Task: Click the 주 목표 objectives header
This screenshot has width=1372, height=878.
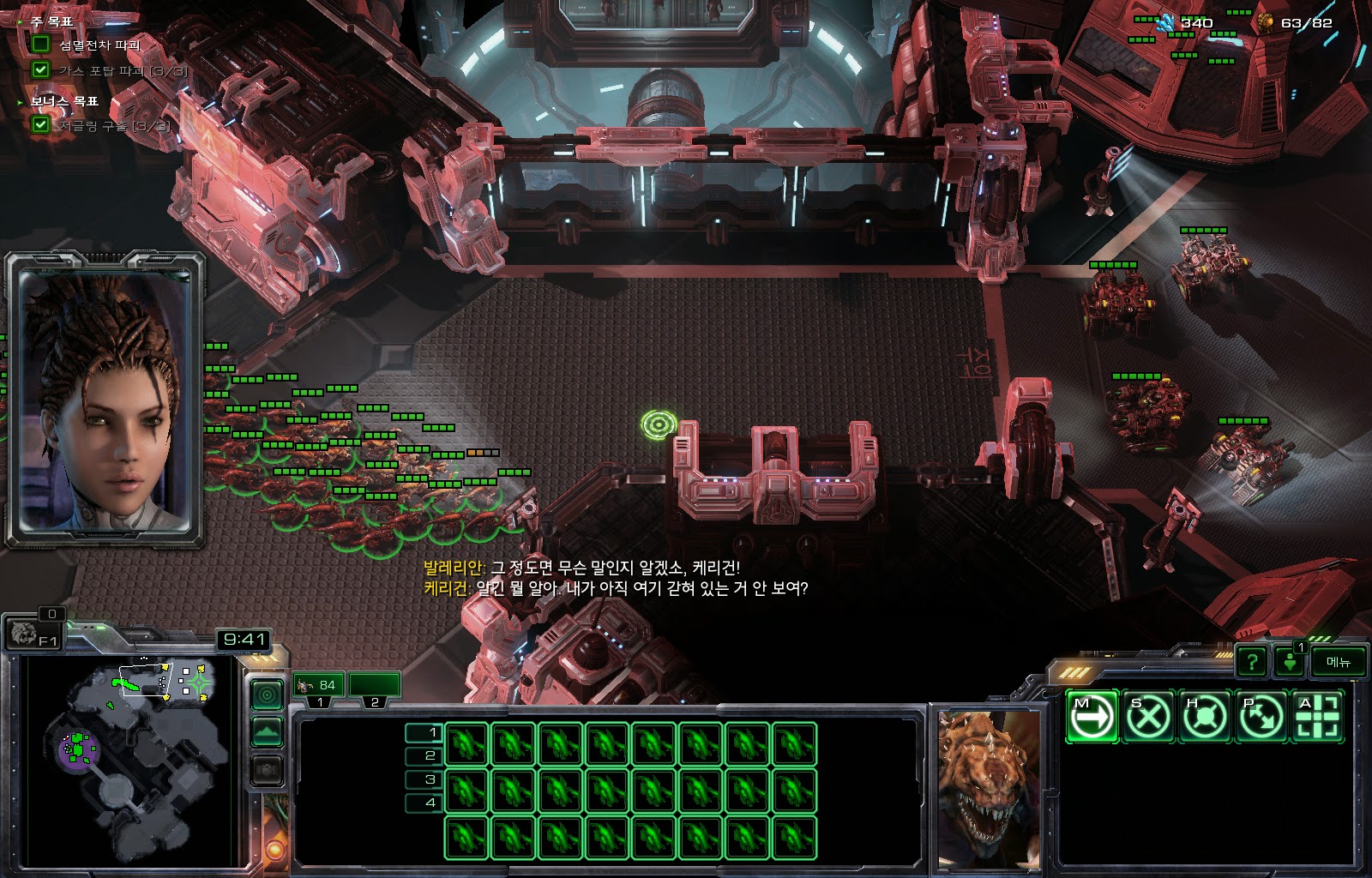Action: point(51,21)
